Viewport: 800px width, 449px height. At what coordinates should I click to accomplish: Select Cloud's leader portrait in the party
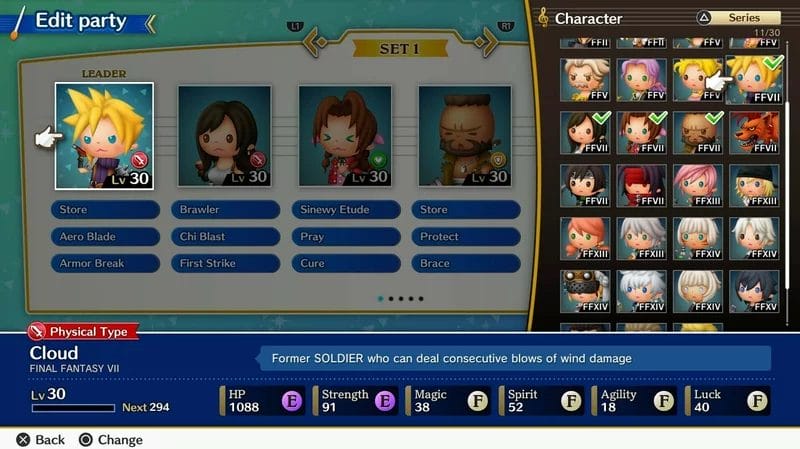104,136
